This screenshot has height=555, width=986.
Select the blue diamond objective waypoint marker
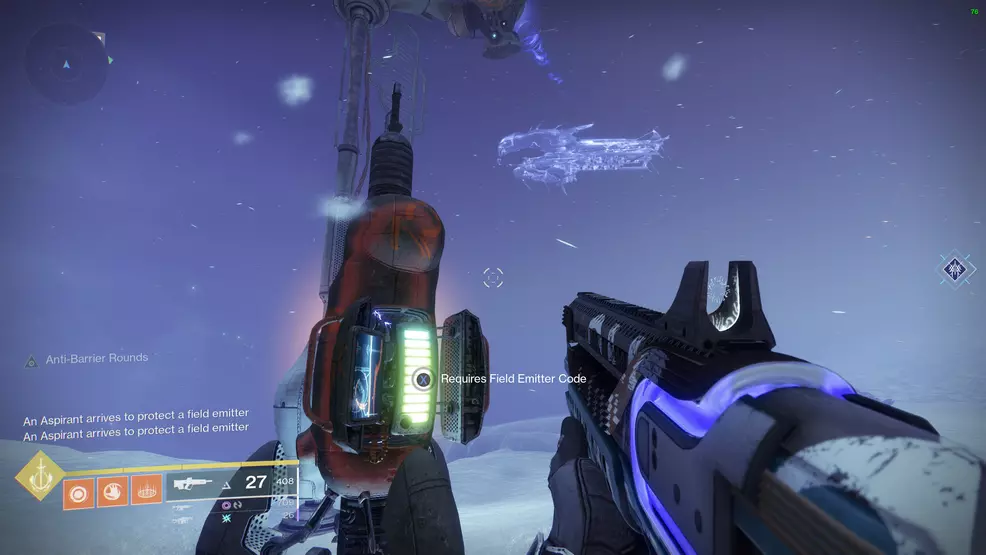(x=956, y=268)
